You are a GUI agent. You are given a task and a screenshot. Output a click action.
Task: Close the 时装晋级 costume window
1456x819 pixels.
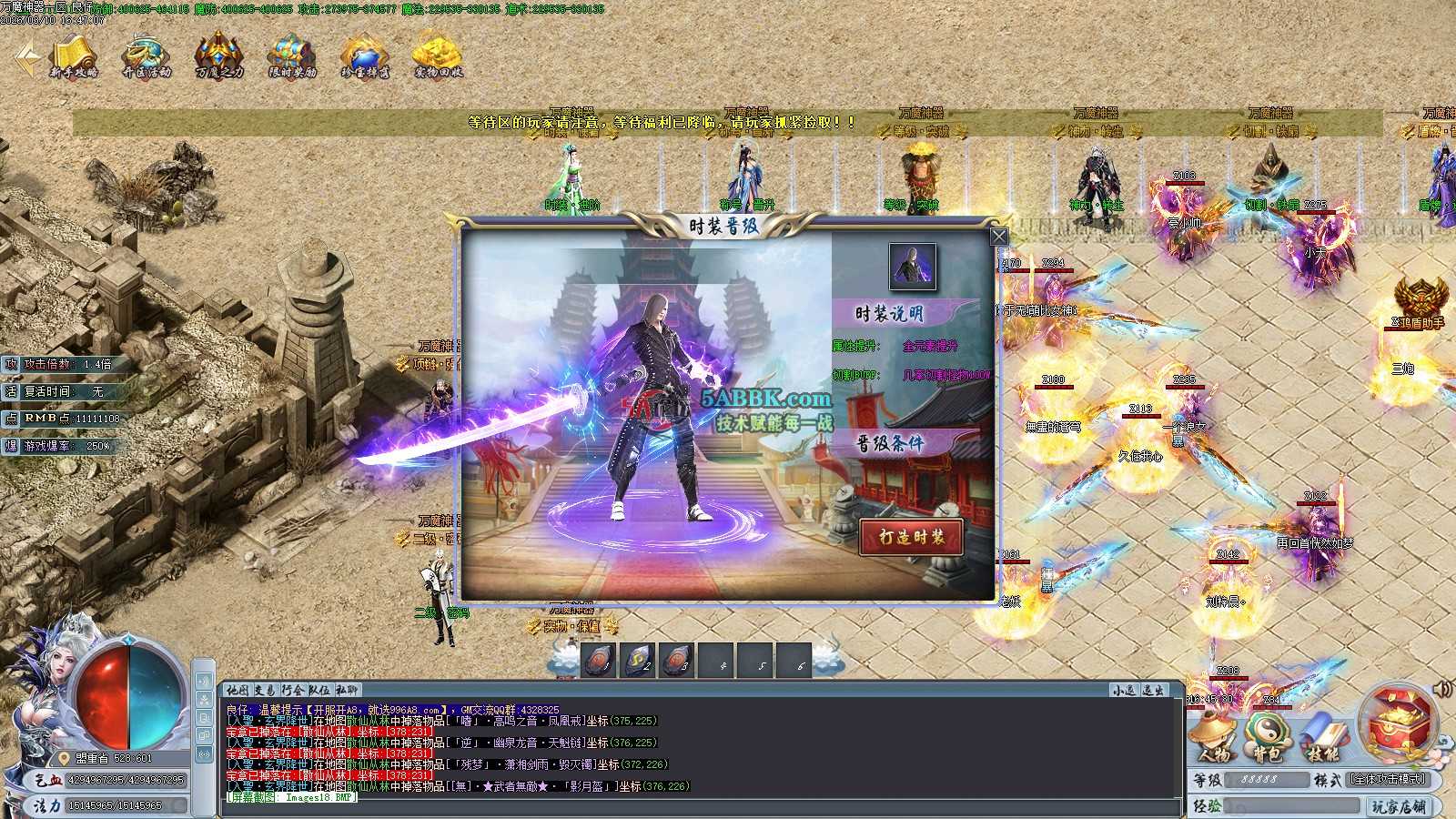[998, 237]
